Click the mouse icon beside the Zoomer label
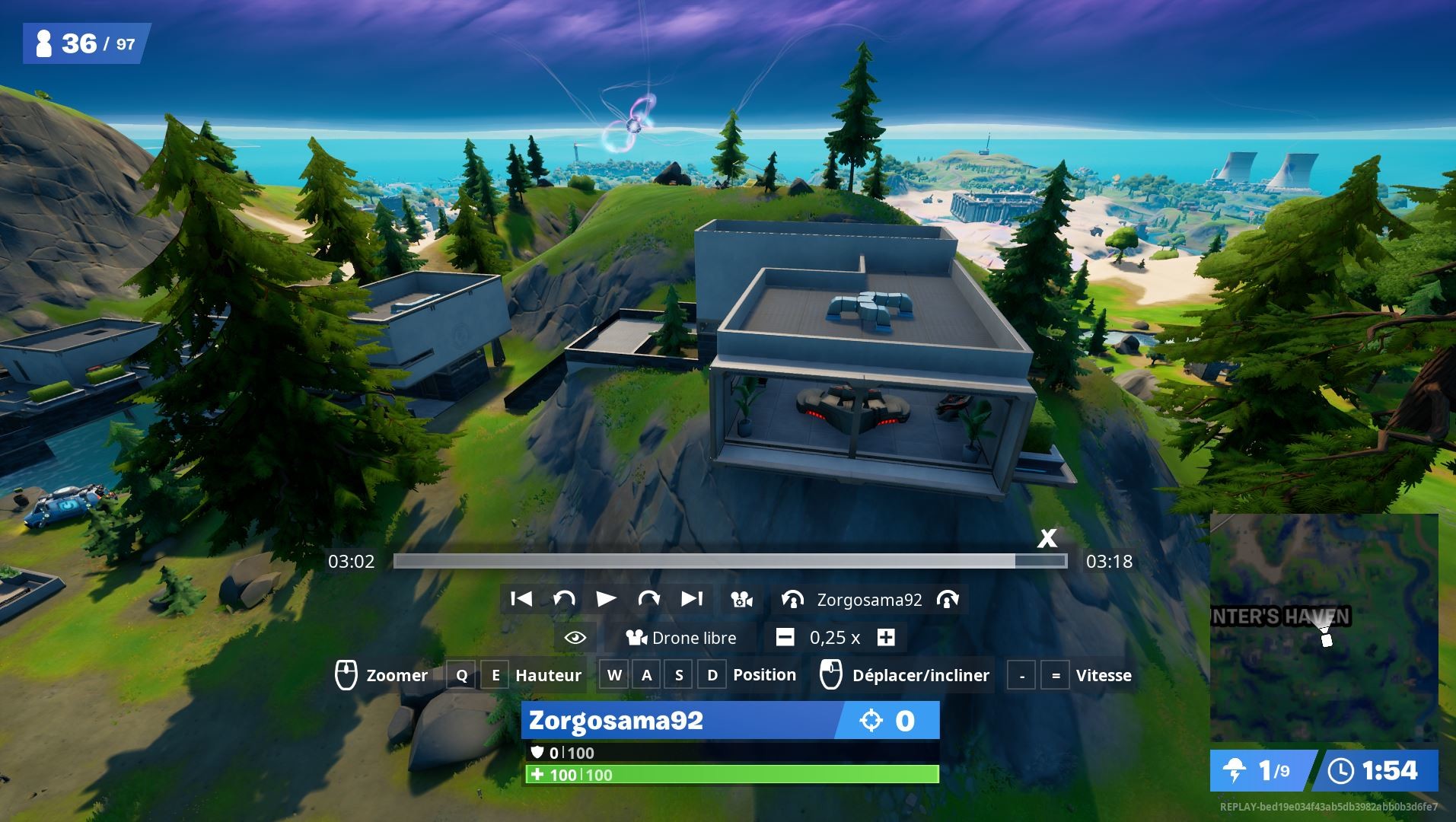 [346, 674]
